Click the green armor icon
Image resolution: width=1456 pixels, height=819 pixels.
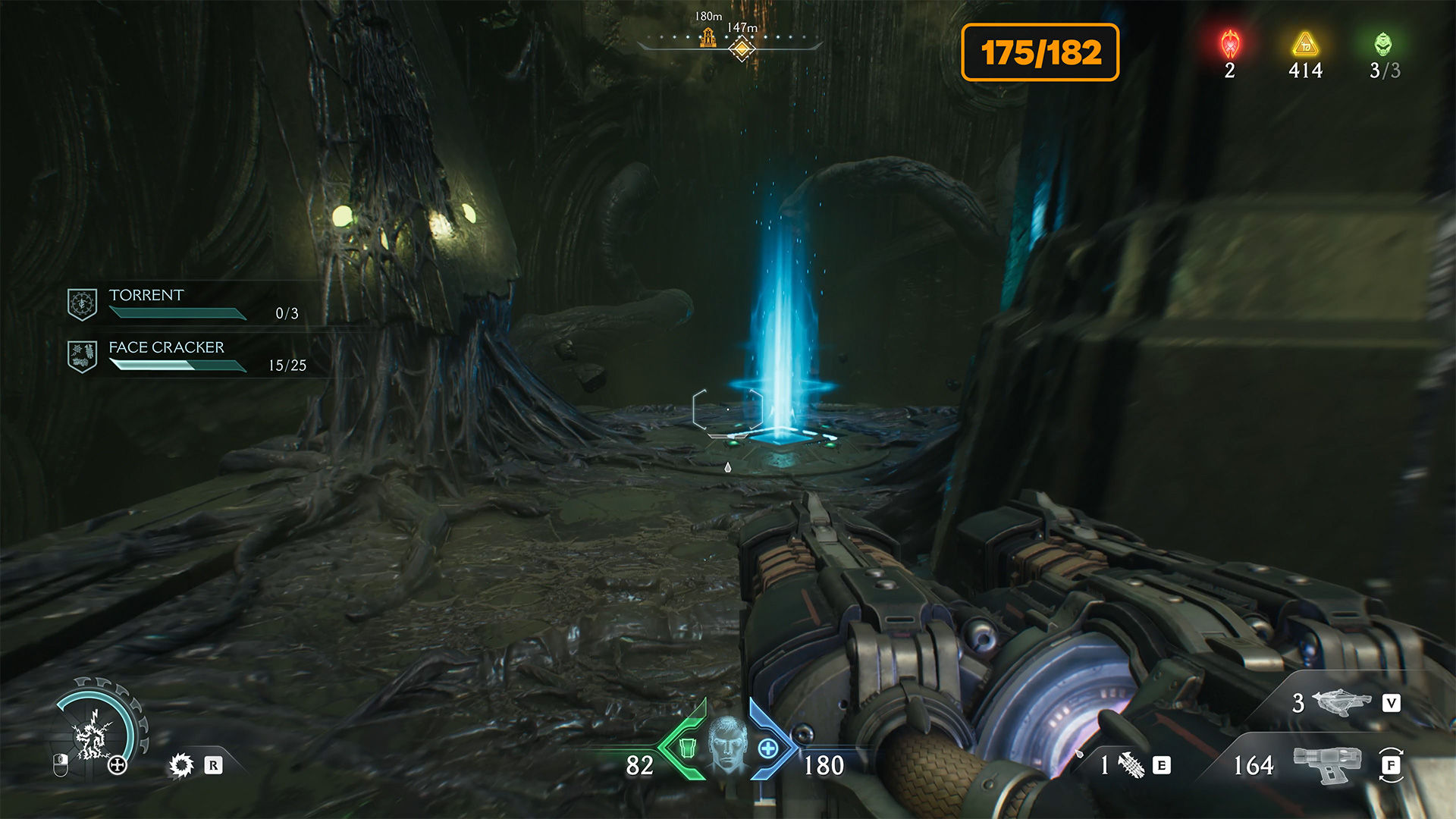click(688, 748)
